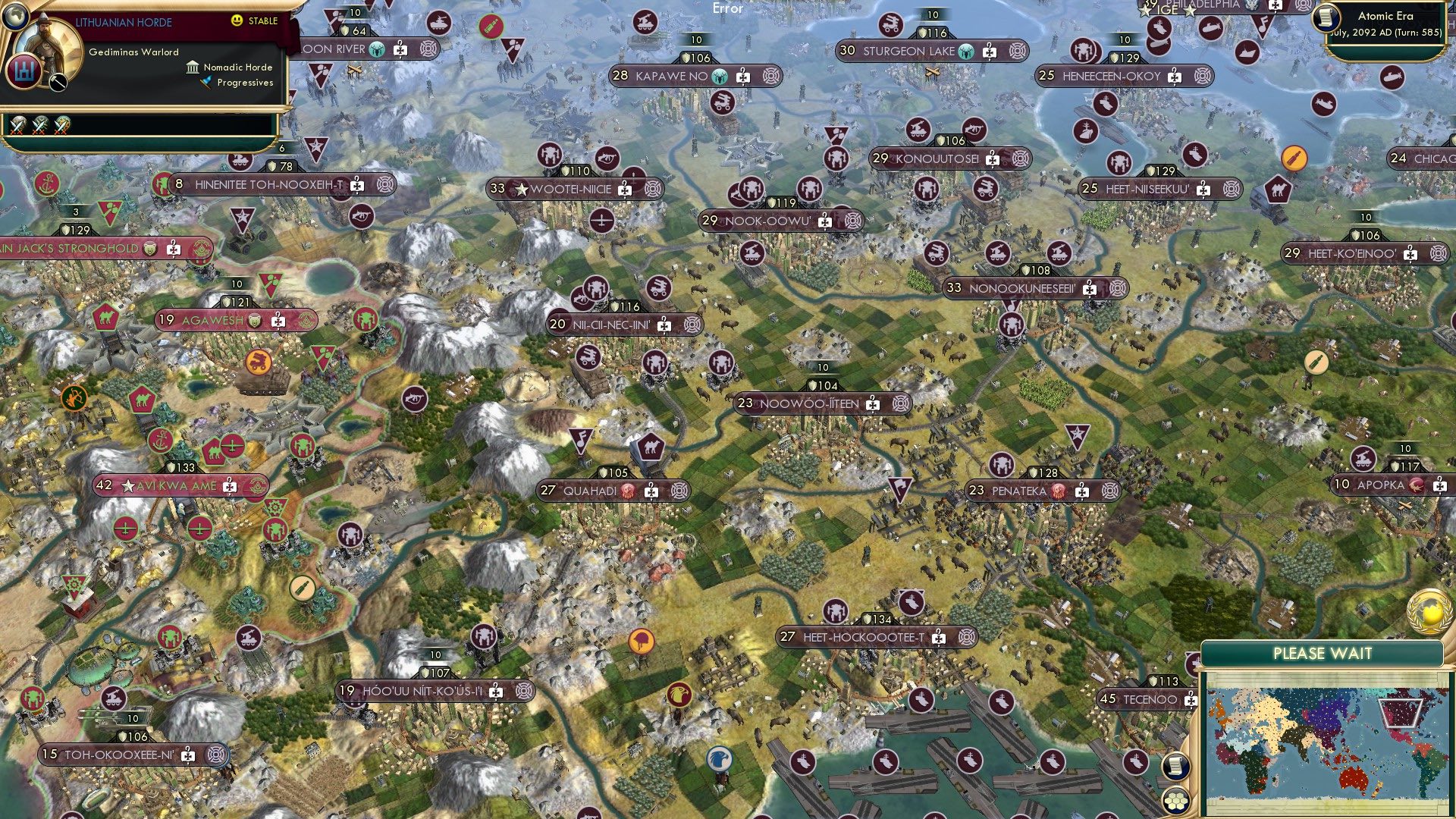
Task: Click the Error label at top center
Action: (726, 9)
